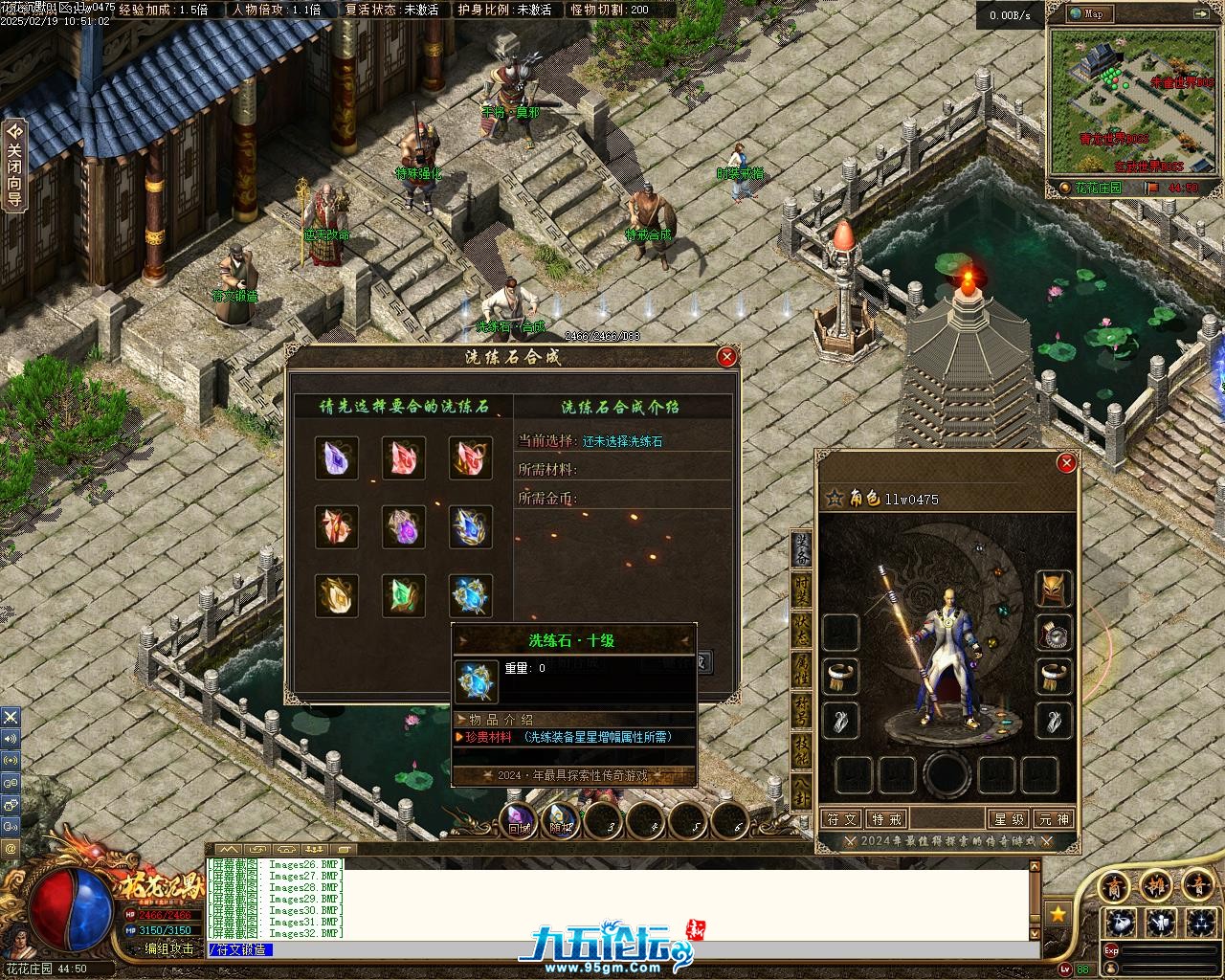This screenshot has width=1225, height=980.
Task: Pick the golden-yellow refining stone
Action: [x=337, y=595]
